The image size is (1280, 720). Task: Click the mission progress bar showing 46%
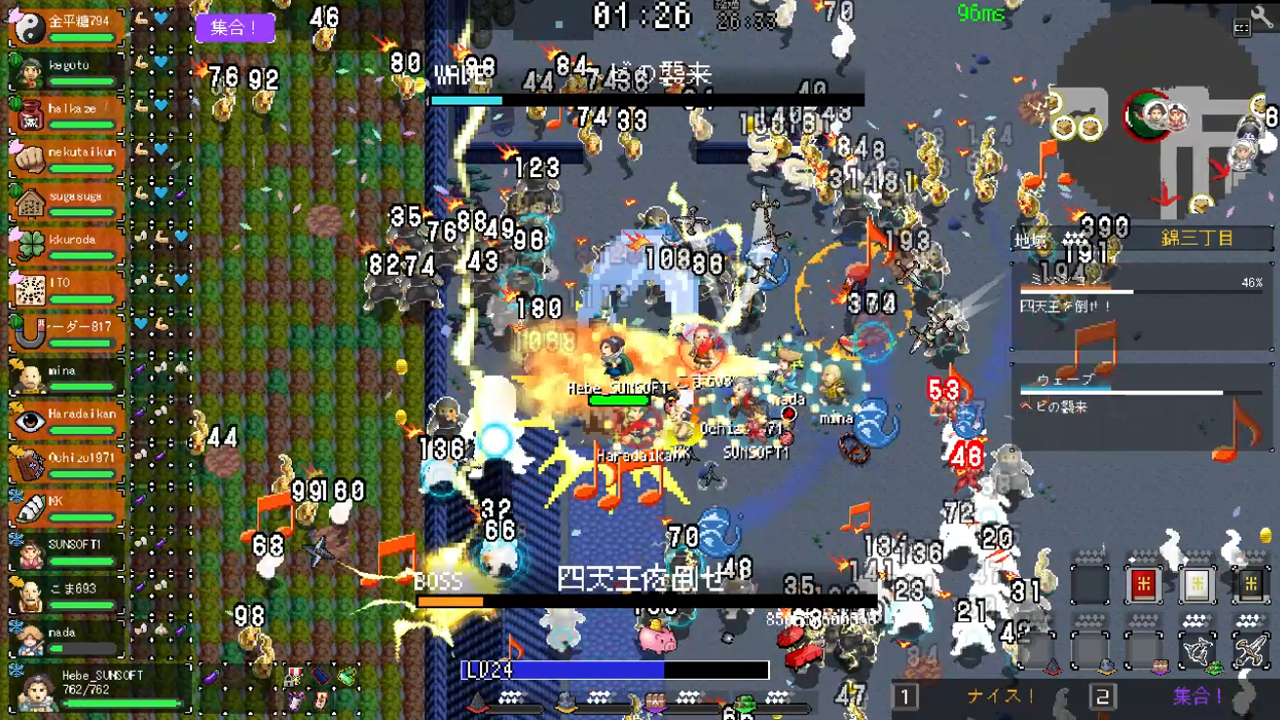[1140, 291]
